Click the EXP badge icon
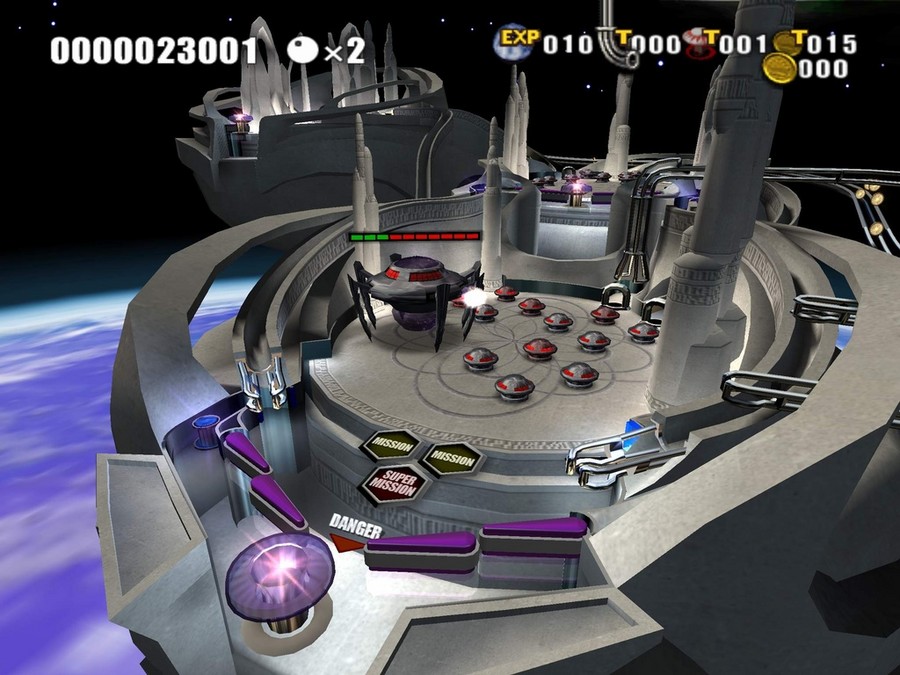The width and height of the screenshot is (900, 675). click(x=518, y=42)
